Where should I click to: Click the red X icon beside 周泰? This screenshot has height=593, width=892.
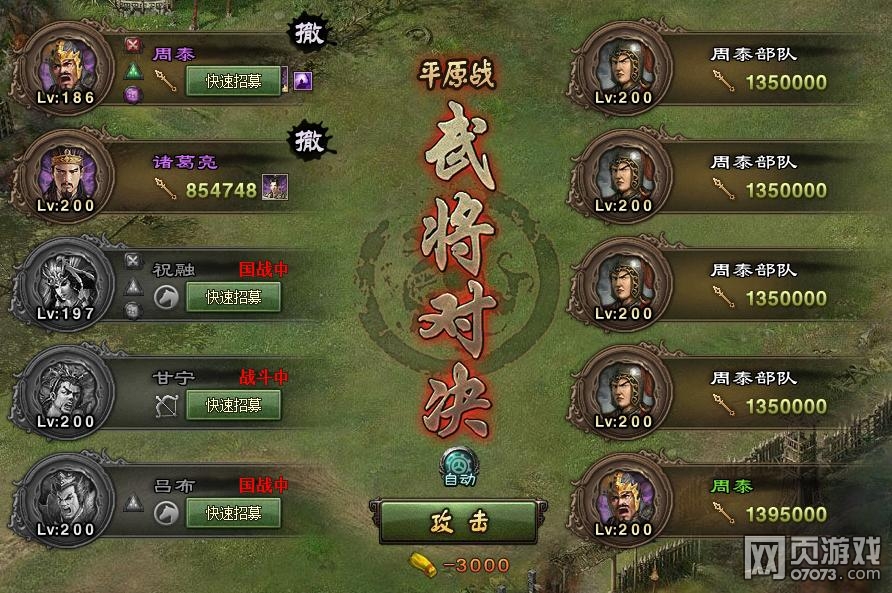pyautogui.click(x=133, y=45)
